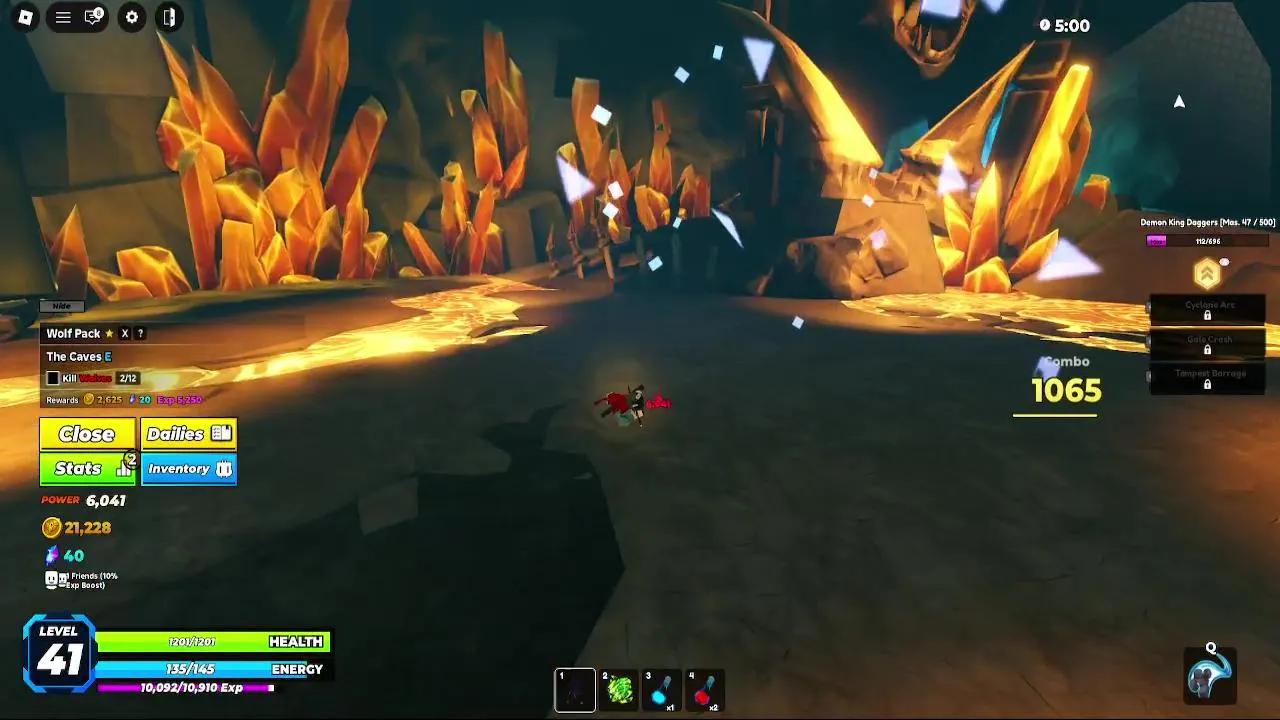This screenshot has width=1280, height=720.
Task: Open the chat notification bubble
Action: tap(90, 18)
